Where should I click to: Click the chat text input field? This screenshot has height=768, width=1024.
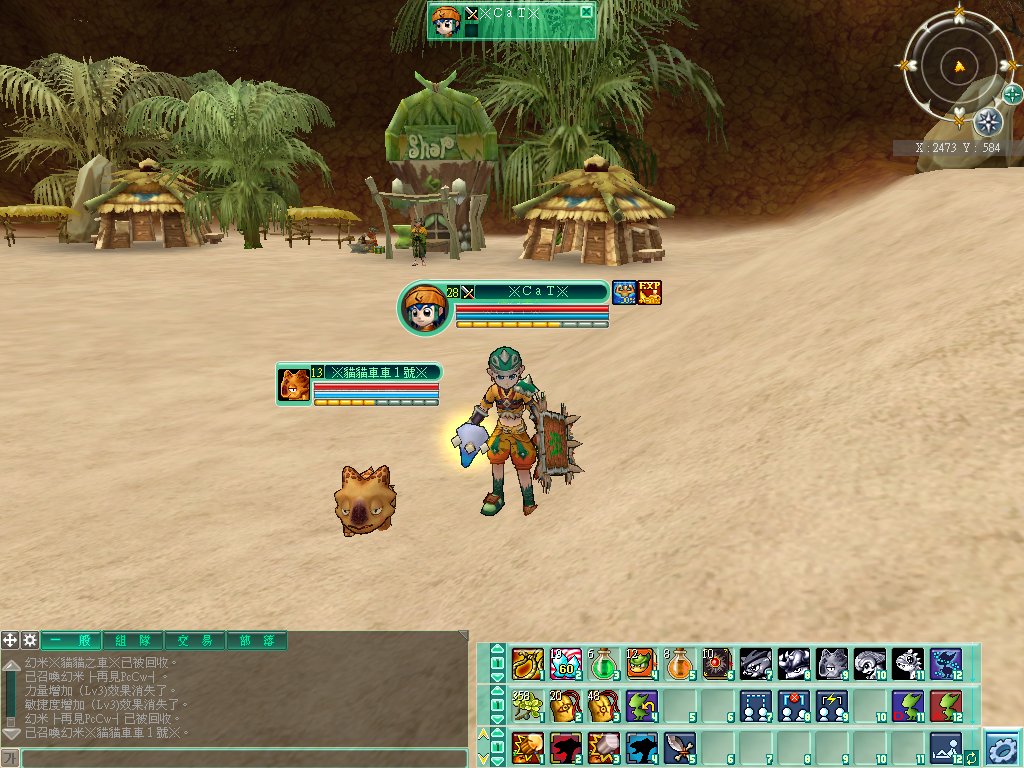tap(244, 758)
